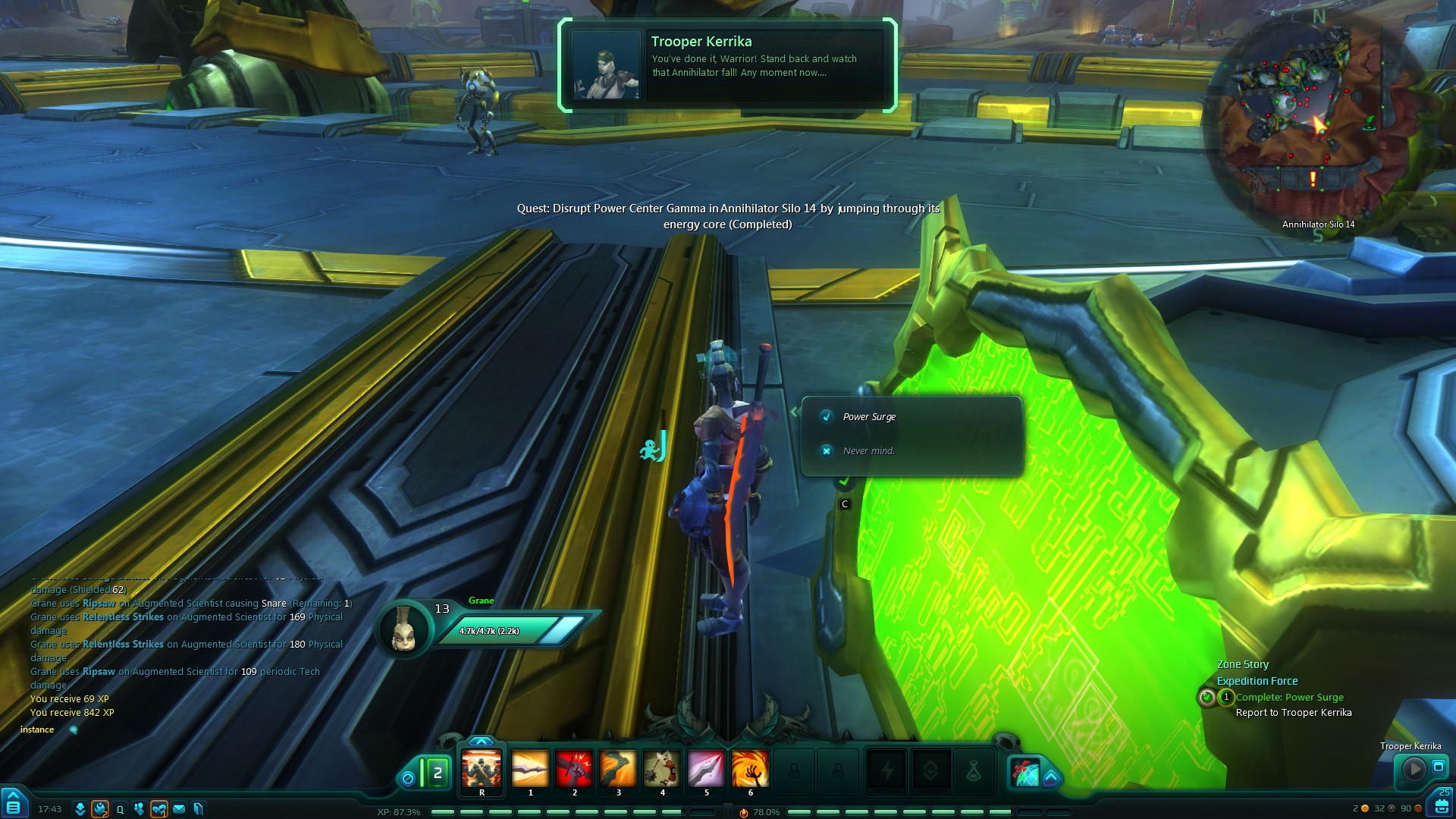Screen dimensions: 1456x819
Task: Use the sword thrust ability in slot 1
Action: [x=530, y=770]
